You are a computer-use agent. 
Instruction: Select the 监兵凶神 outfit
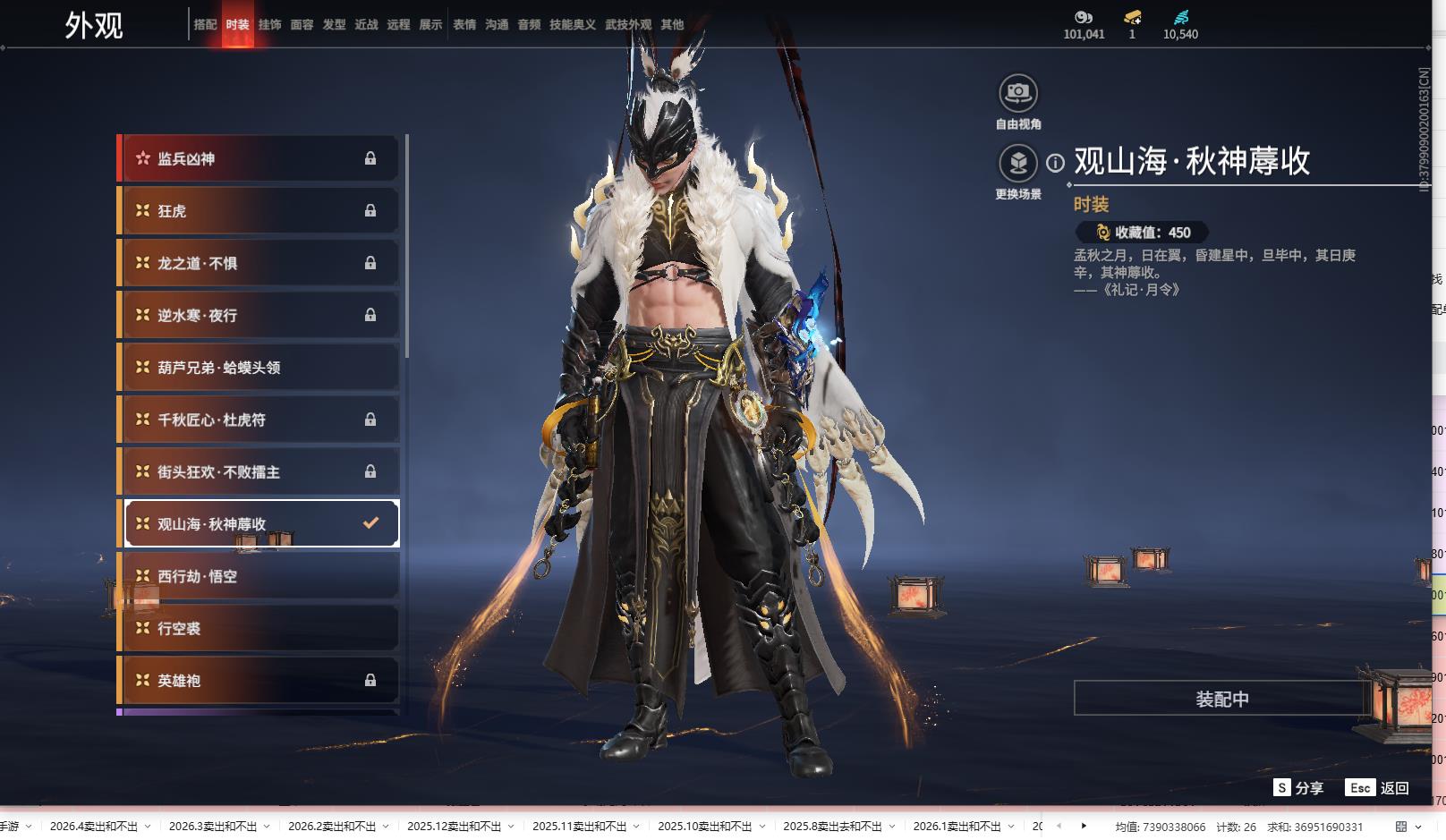259,158
